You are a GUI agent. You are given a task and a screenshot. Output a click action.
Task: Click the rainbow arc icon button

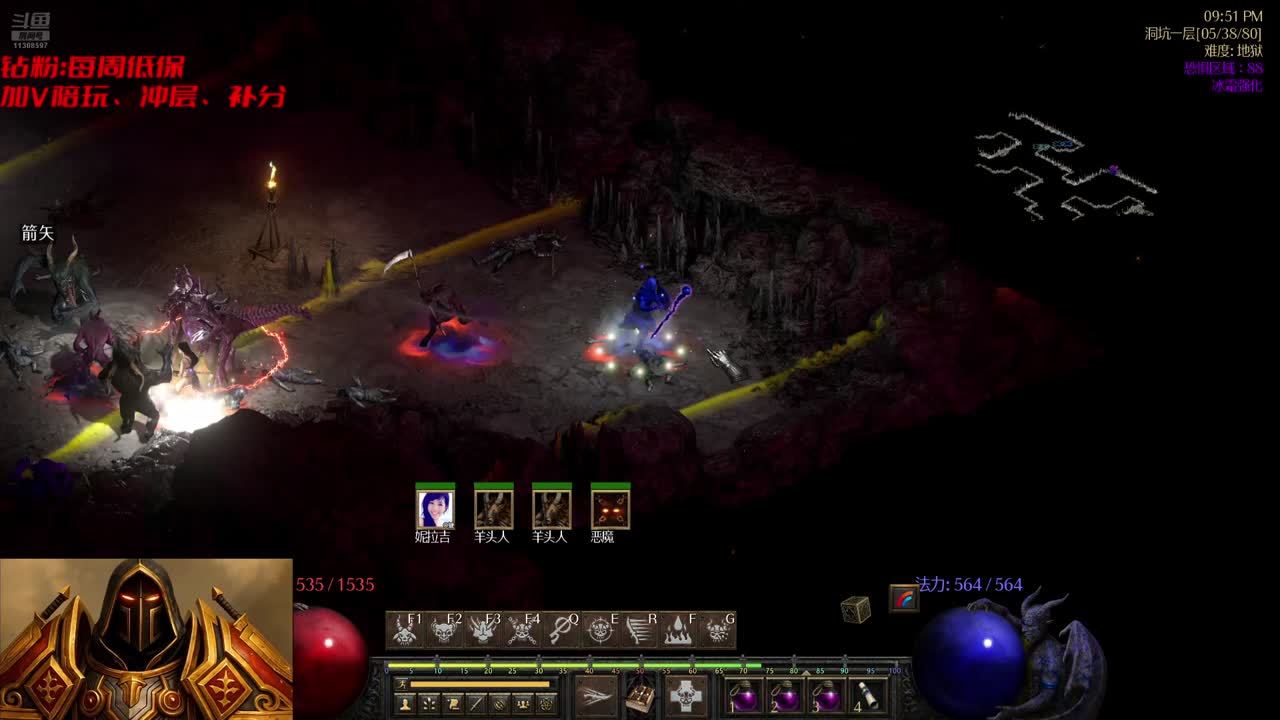click(x=904, y=599)
